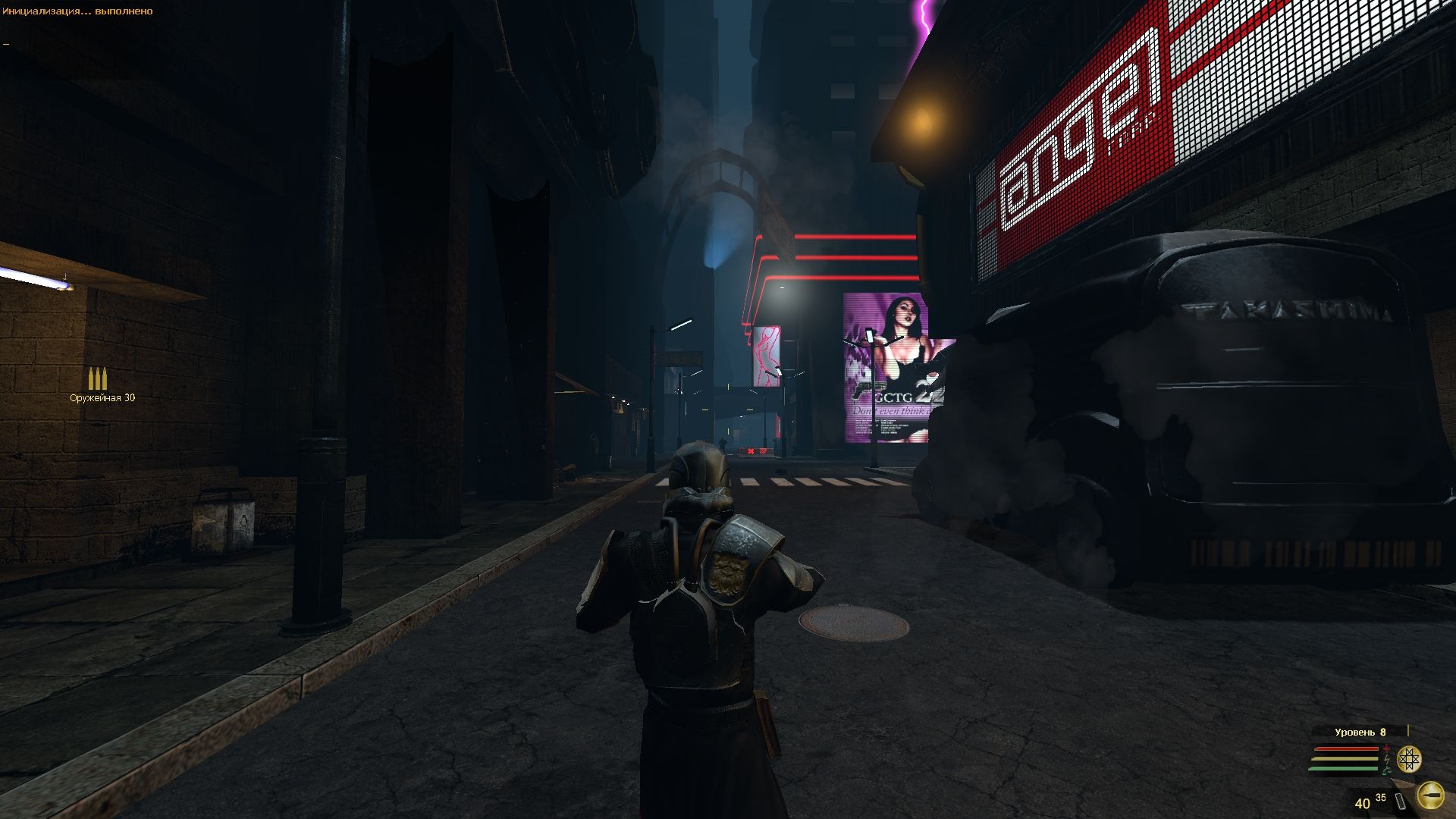
Task: Expand the Уровень 8 level panel
Action: (1359, 733)
